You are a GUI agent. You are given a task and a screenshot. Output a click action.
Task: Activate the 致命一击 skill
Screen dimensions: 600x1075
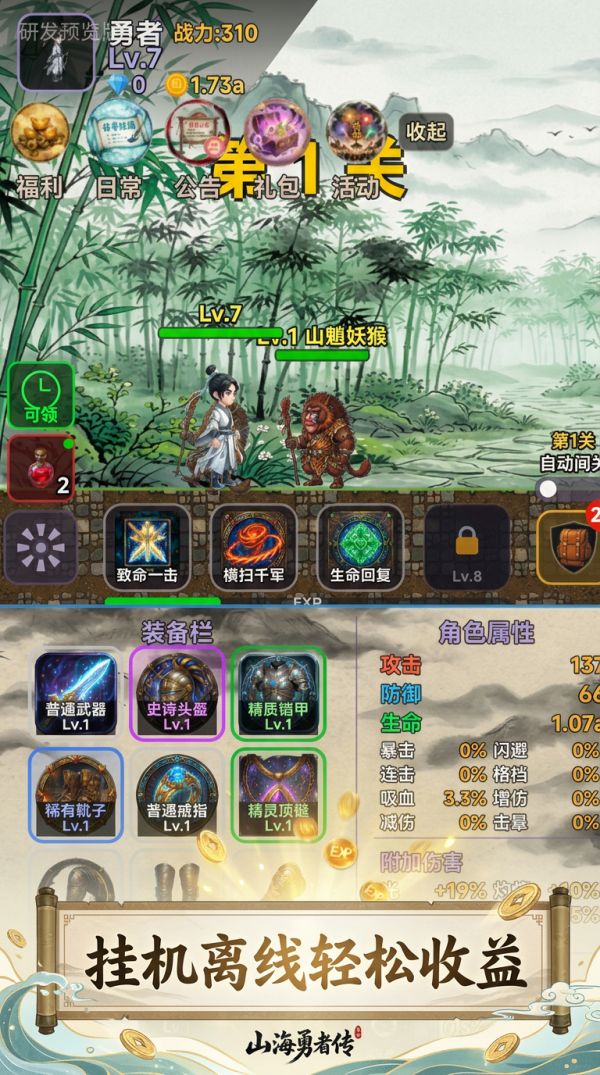[x=147, y=546]
